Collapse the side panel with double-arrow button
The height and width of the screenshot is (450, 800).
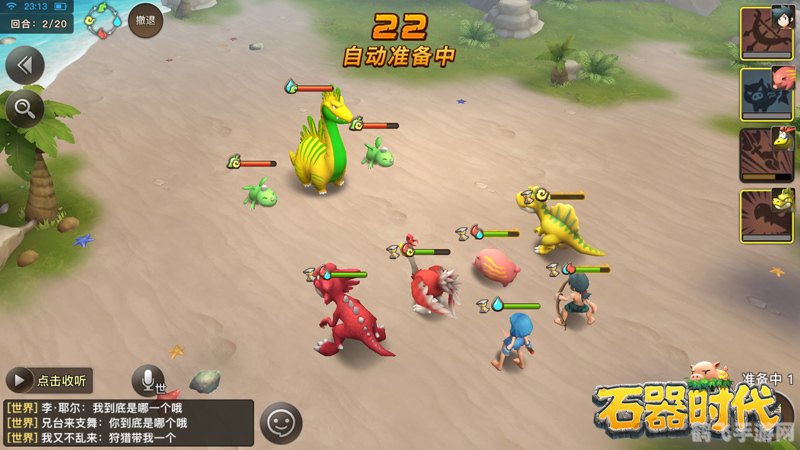tap(25, 66)
